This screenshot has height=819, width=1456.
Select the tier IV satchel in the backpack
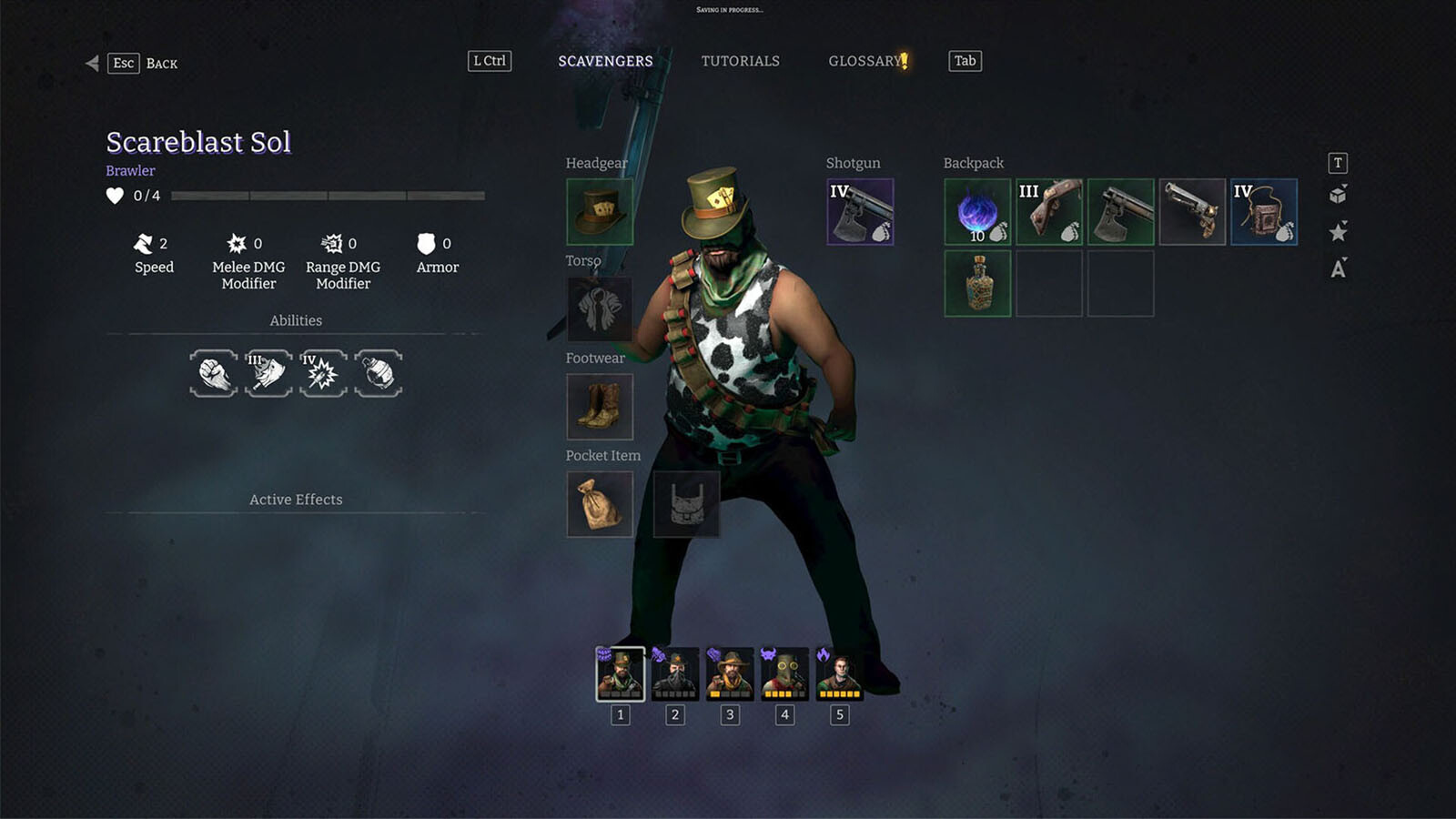click(1264, 211)
